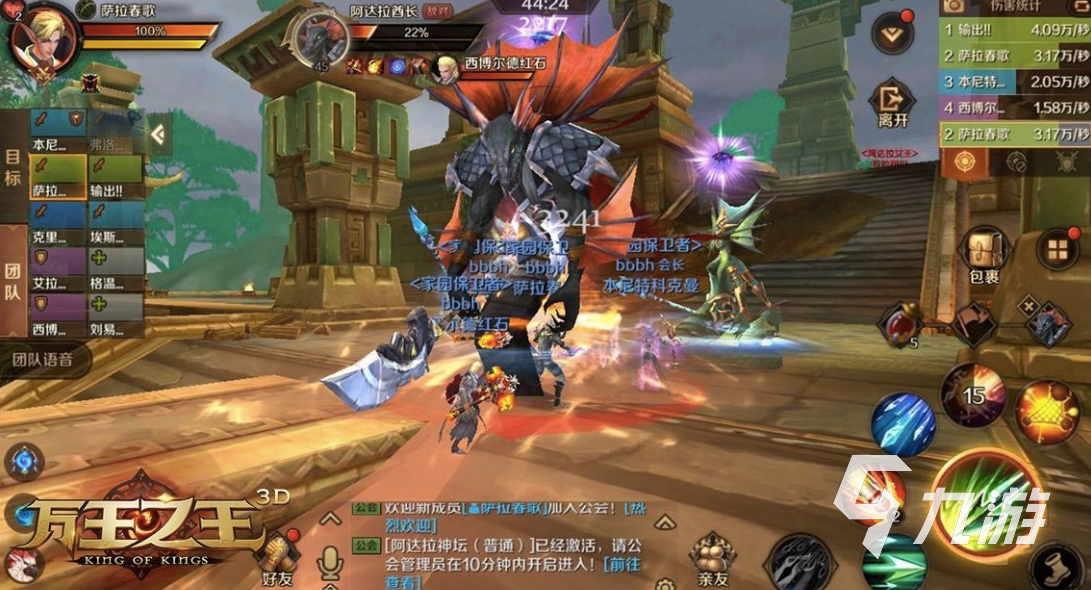The height and width of the screenshot is (590, 1091).
Task: Tap the 离开 leave dungeon button
Action: coord(892,106)
